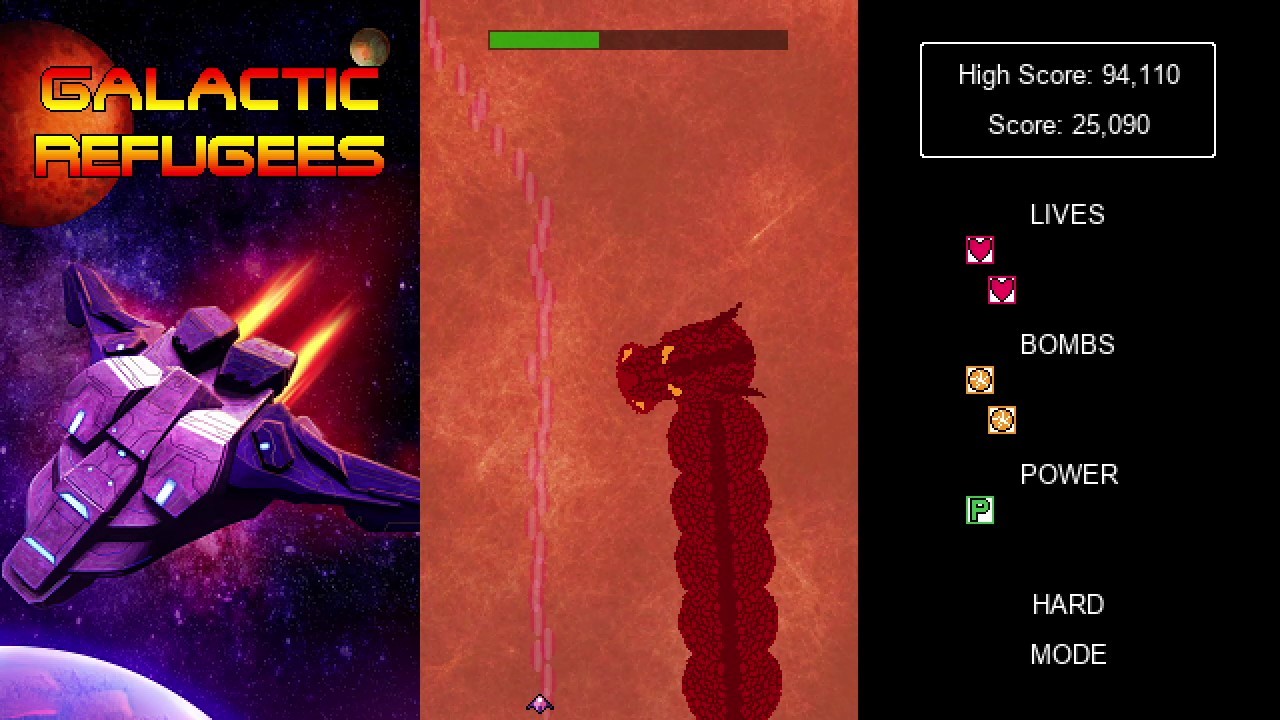Select the green P power-up icon
1280x720 pixels.
(x=979, y=511)
